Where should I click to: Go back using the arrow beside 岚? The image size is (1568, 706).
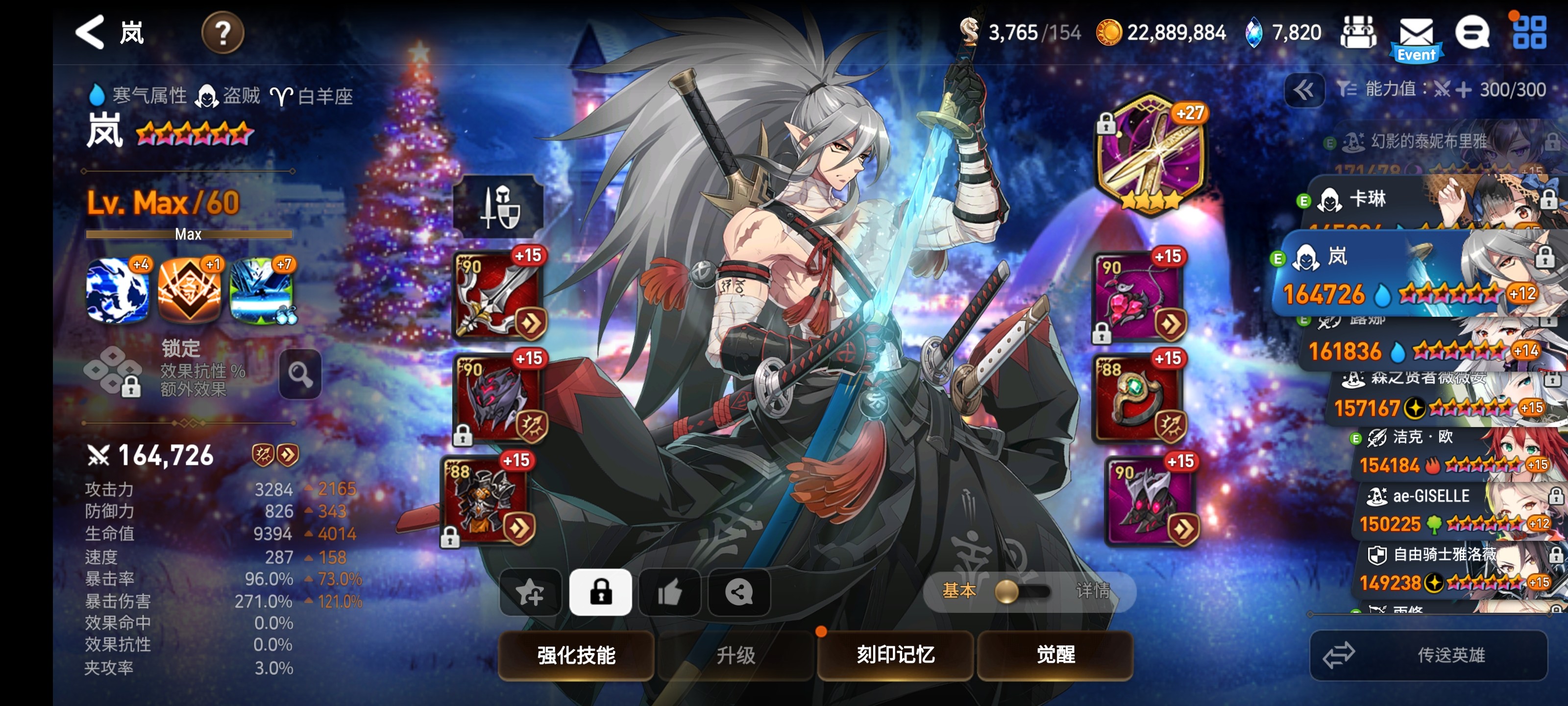point(90,32)
